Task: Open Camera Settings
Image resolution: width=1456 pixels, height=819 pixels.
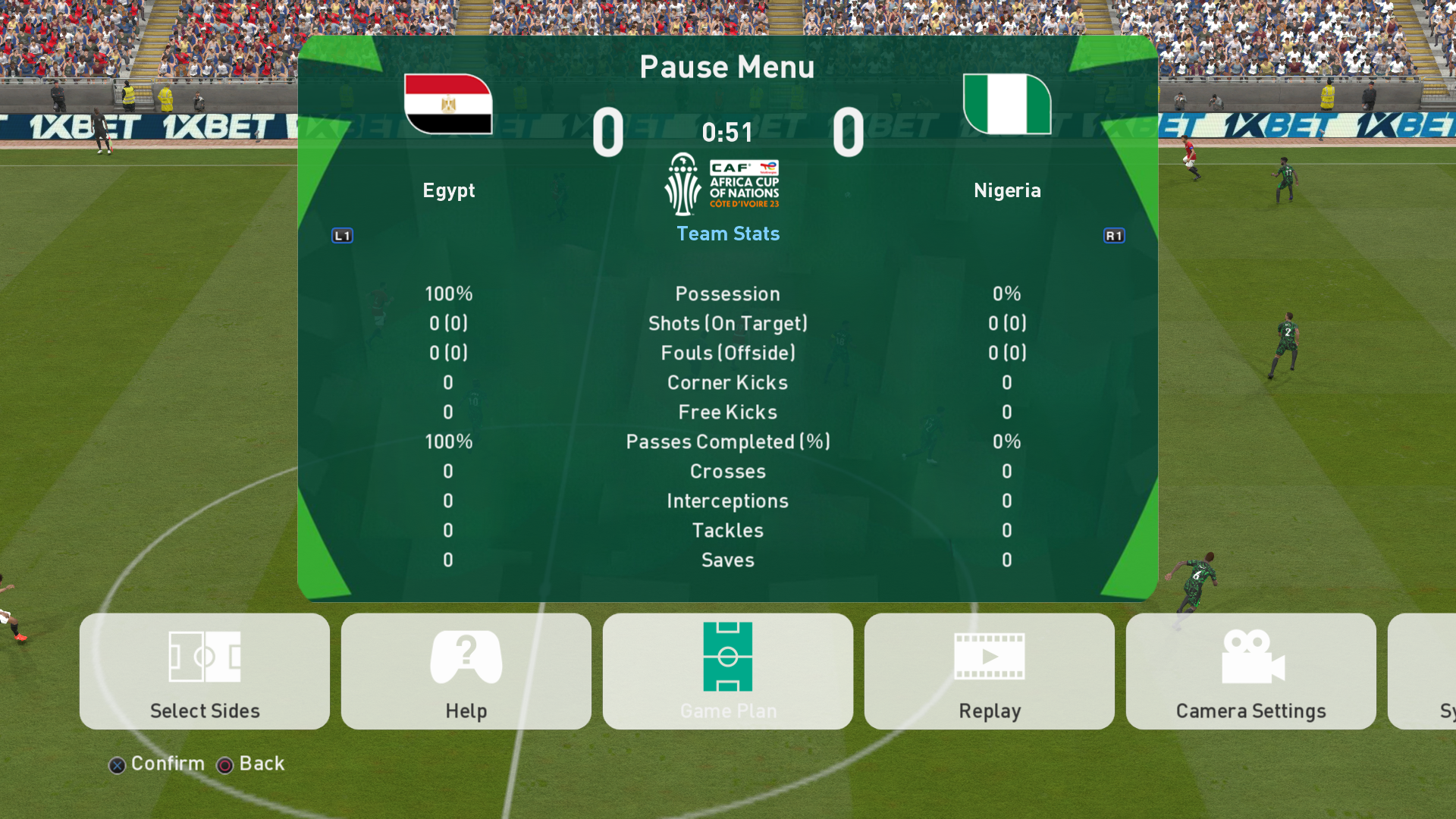Action: [x=1250, y=671]
